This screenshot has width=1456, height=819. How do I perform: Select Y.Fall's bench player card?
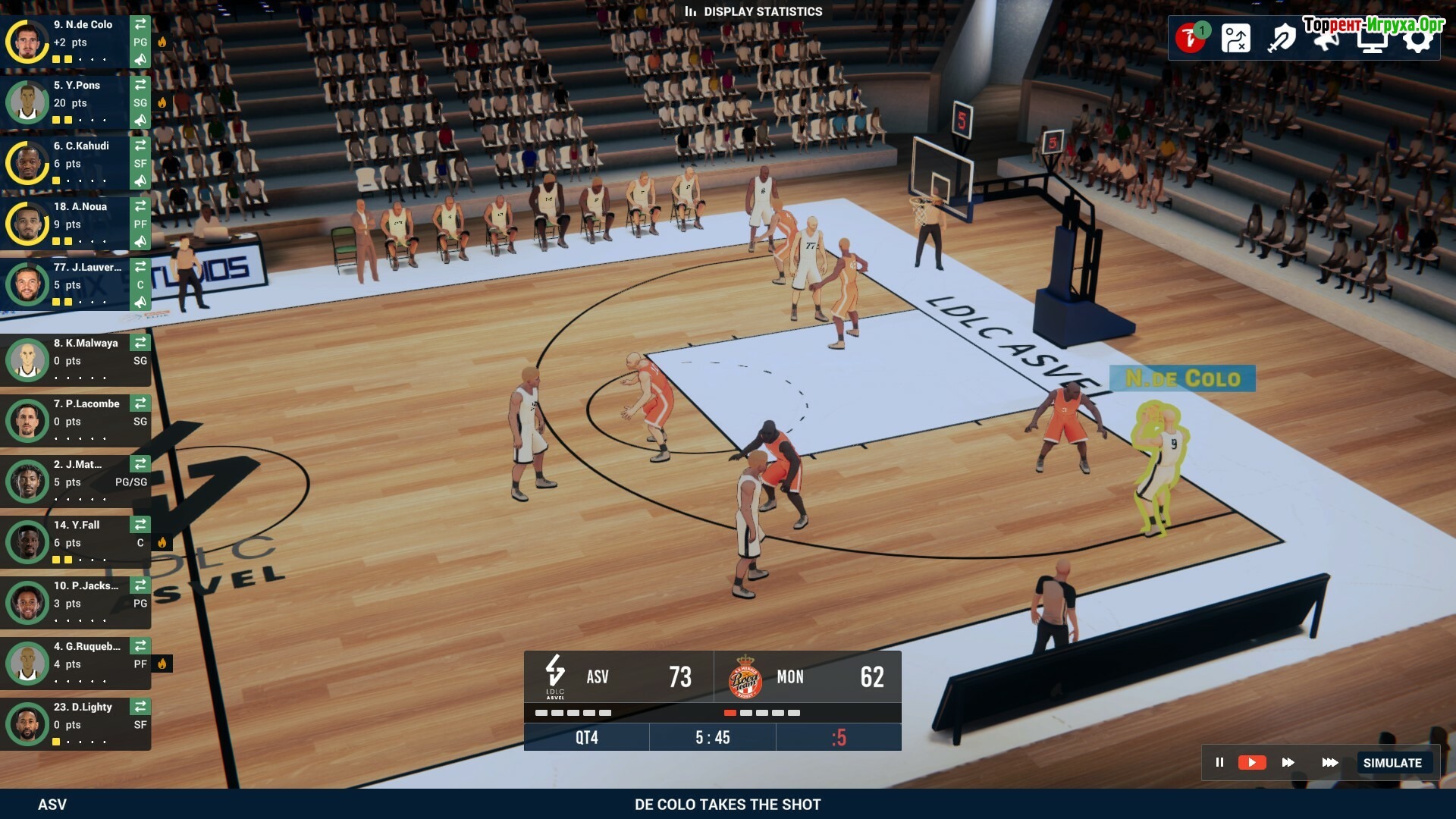[x=76, y=541]
